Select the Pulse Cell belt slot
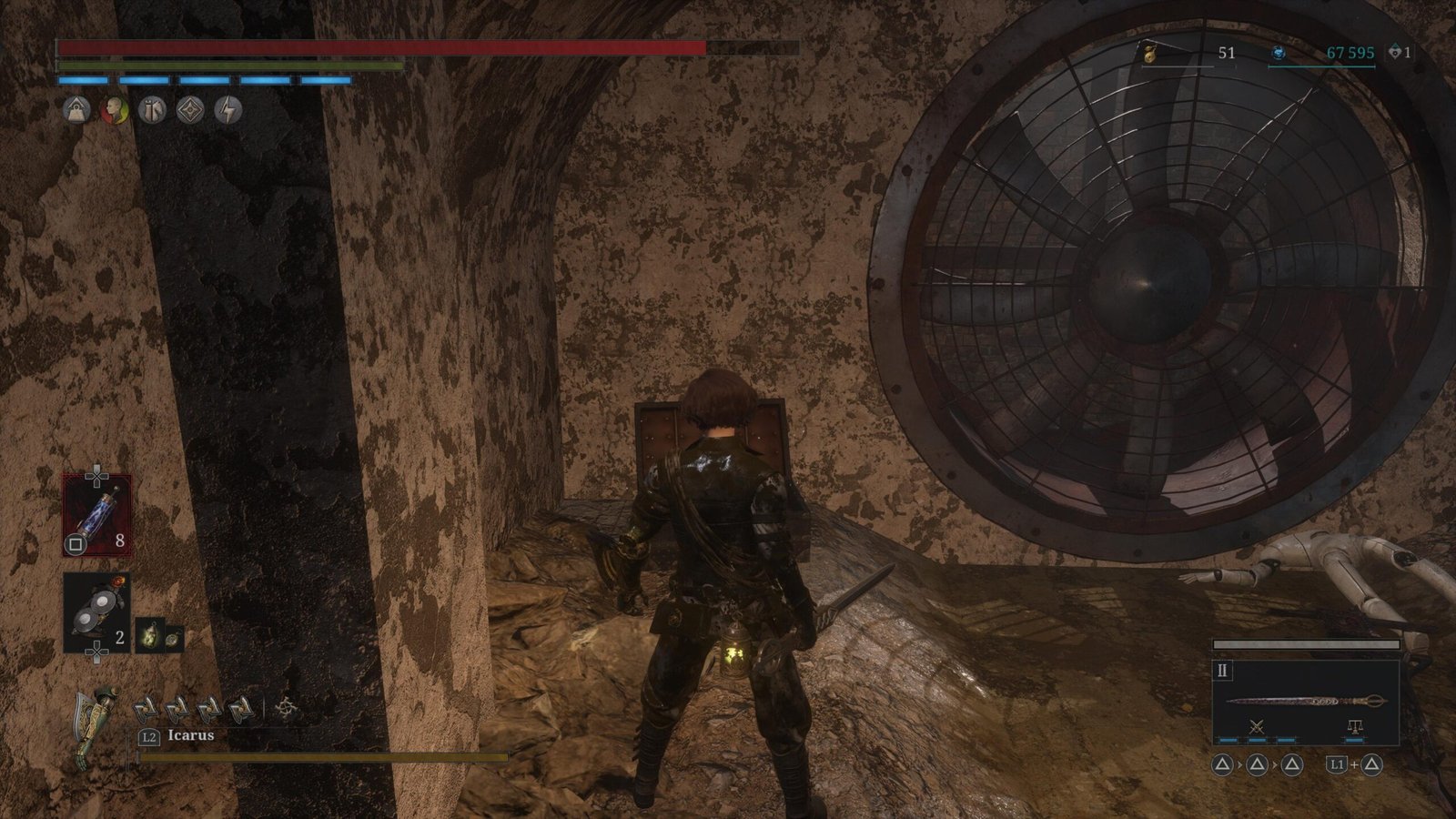 click(x=96, y=515)
